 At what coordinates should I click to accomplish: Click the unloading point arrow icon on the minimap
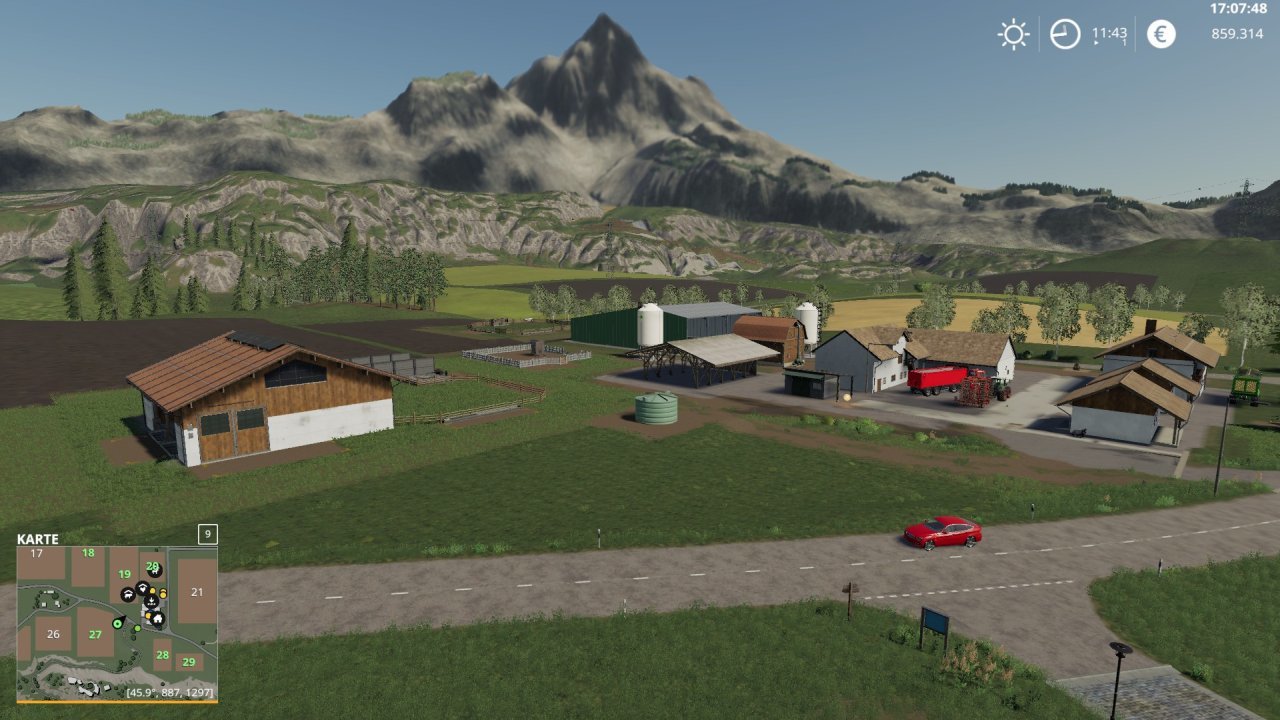[x=151, y=601]
